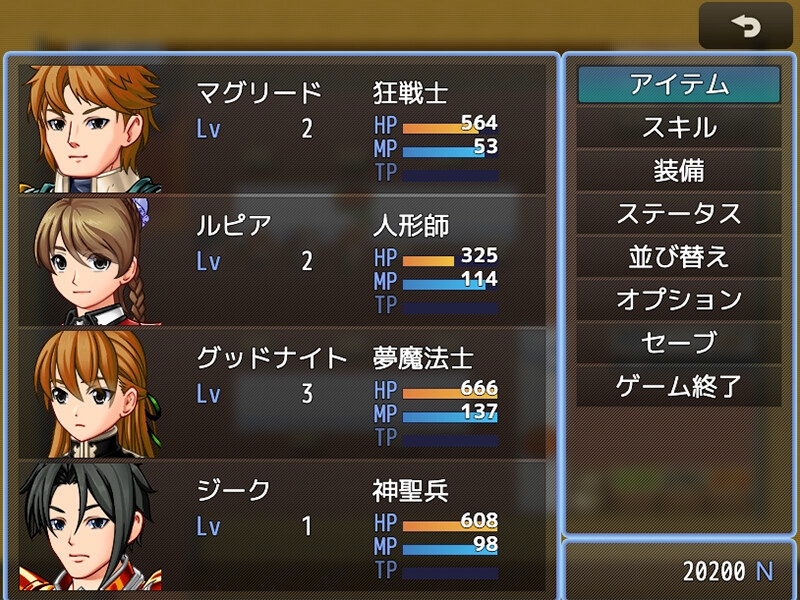Select party member グッドナイト
This screenshot has width=800, height=600.
pyautogui.click(x=283, y=393)
